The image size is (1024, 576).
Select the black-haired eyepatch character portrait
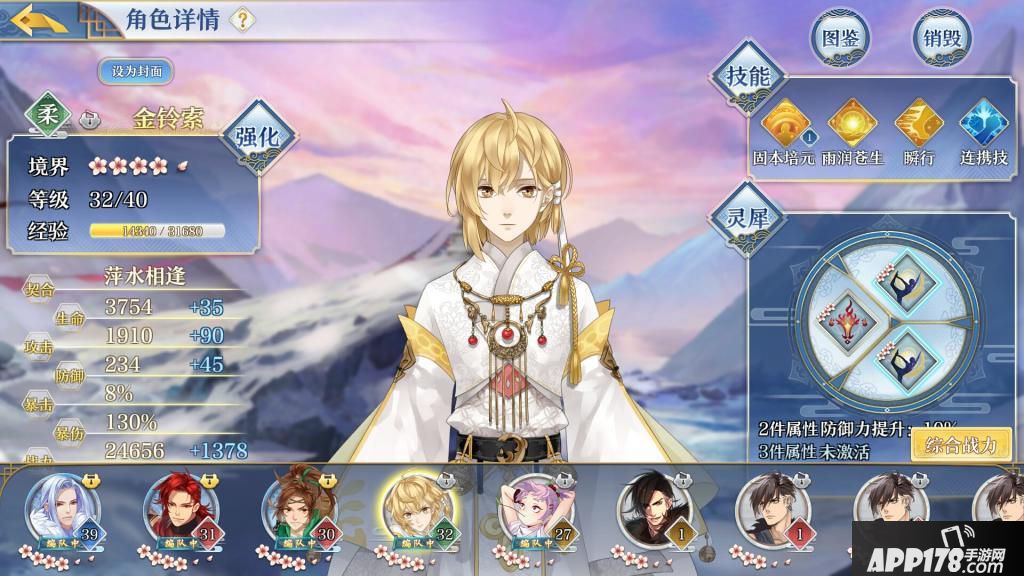[651, 506]
